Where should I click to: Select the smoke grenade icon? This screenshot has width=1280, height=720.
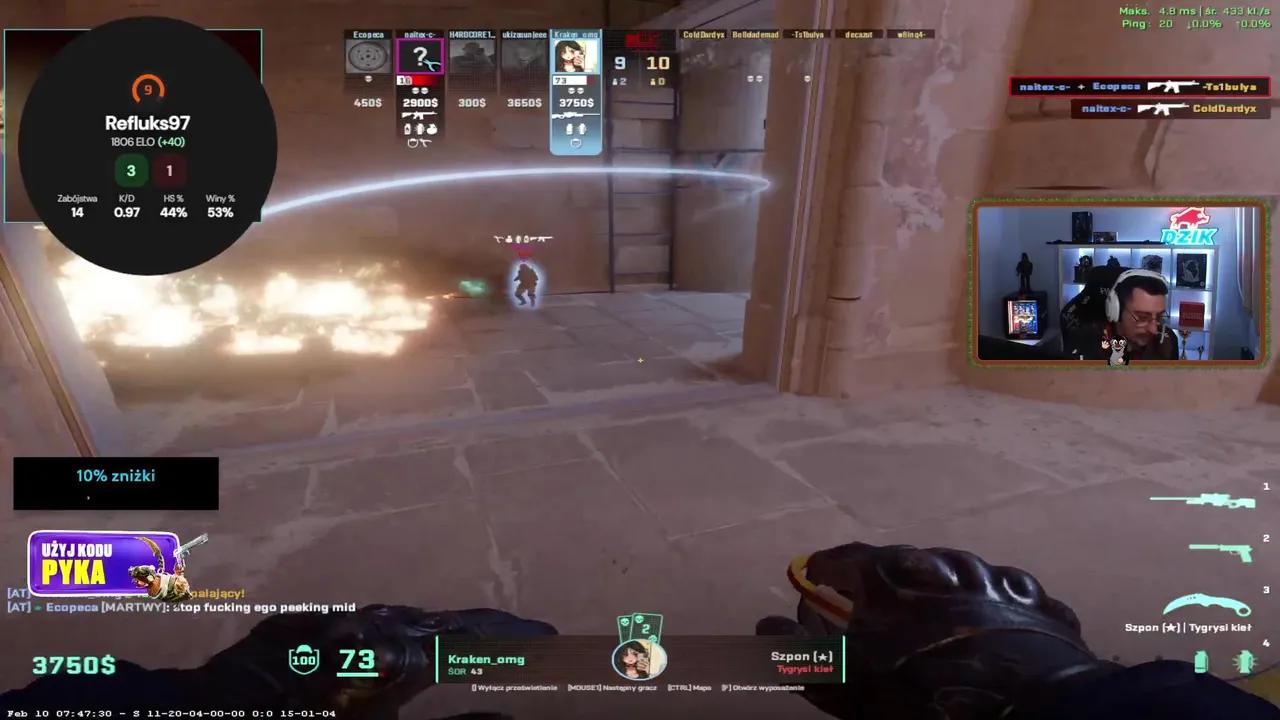click(1201, 661)
